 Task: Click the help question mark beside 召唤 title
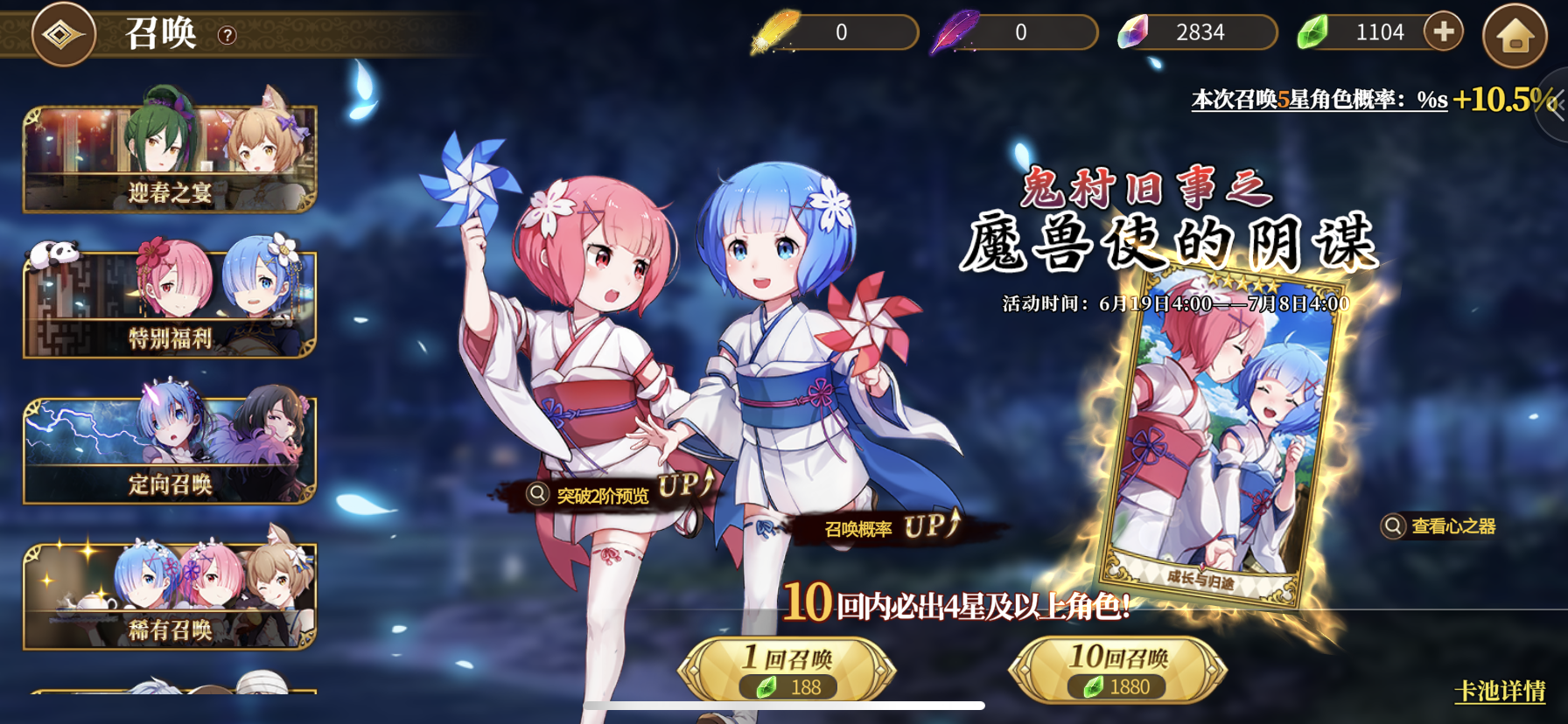(x=229, y=33)
